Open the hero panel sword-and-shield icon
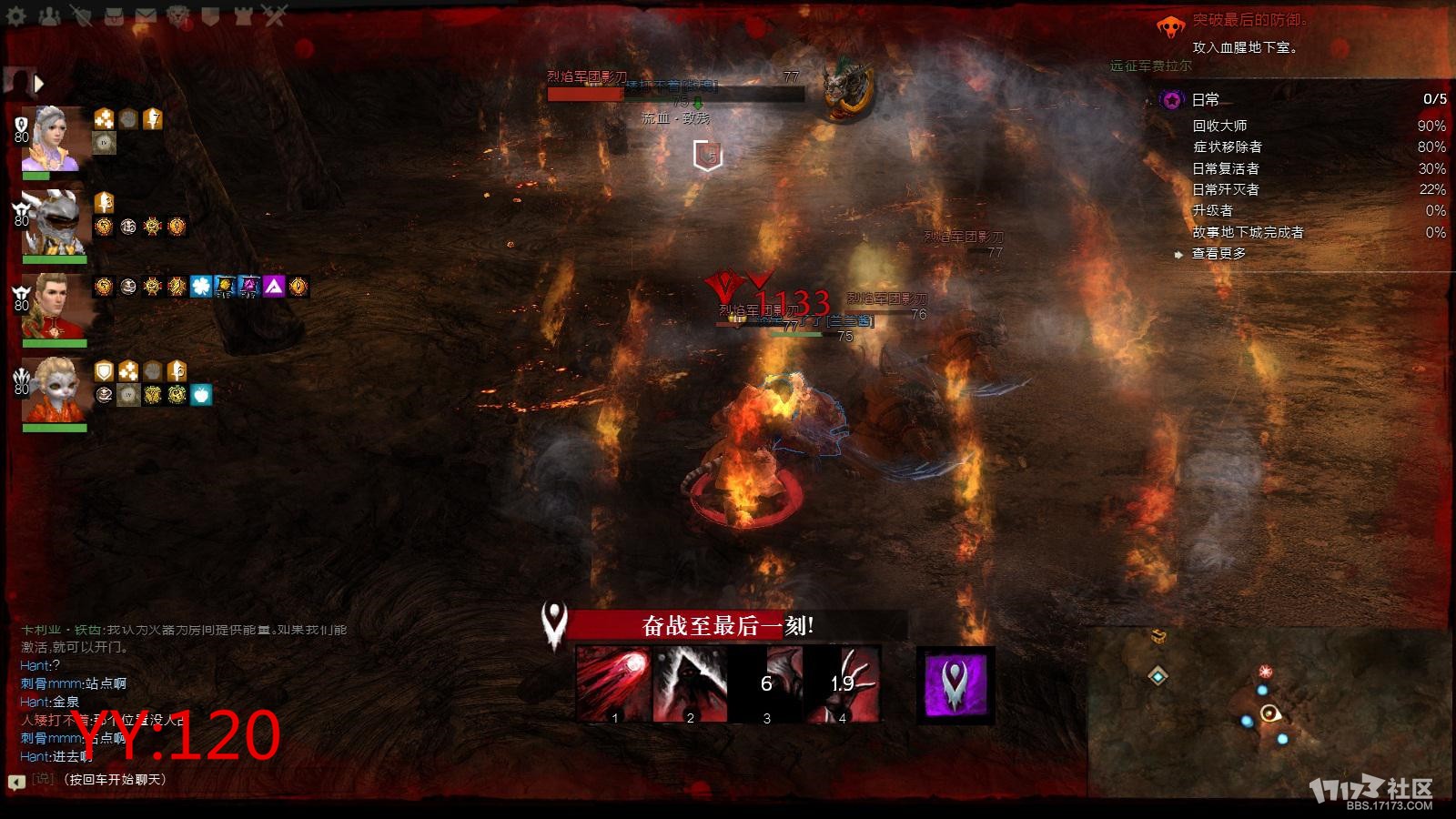 tap(82, 15)
